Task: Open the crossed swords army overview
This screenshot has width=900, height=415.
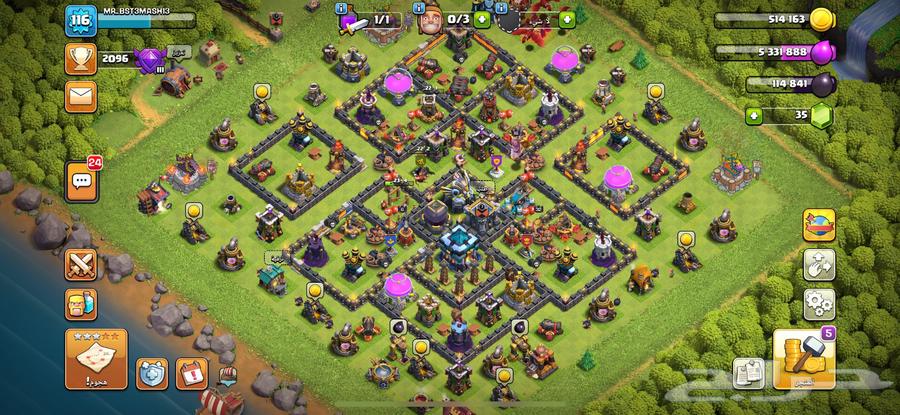Action: (x=80, y=264)
